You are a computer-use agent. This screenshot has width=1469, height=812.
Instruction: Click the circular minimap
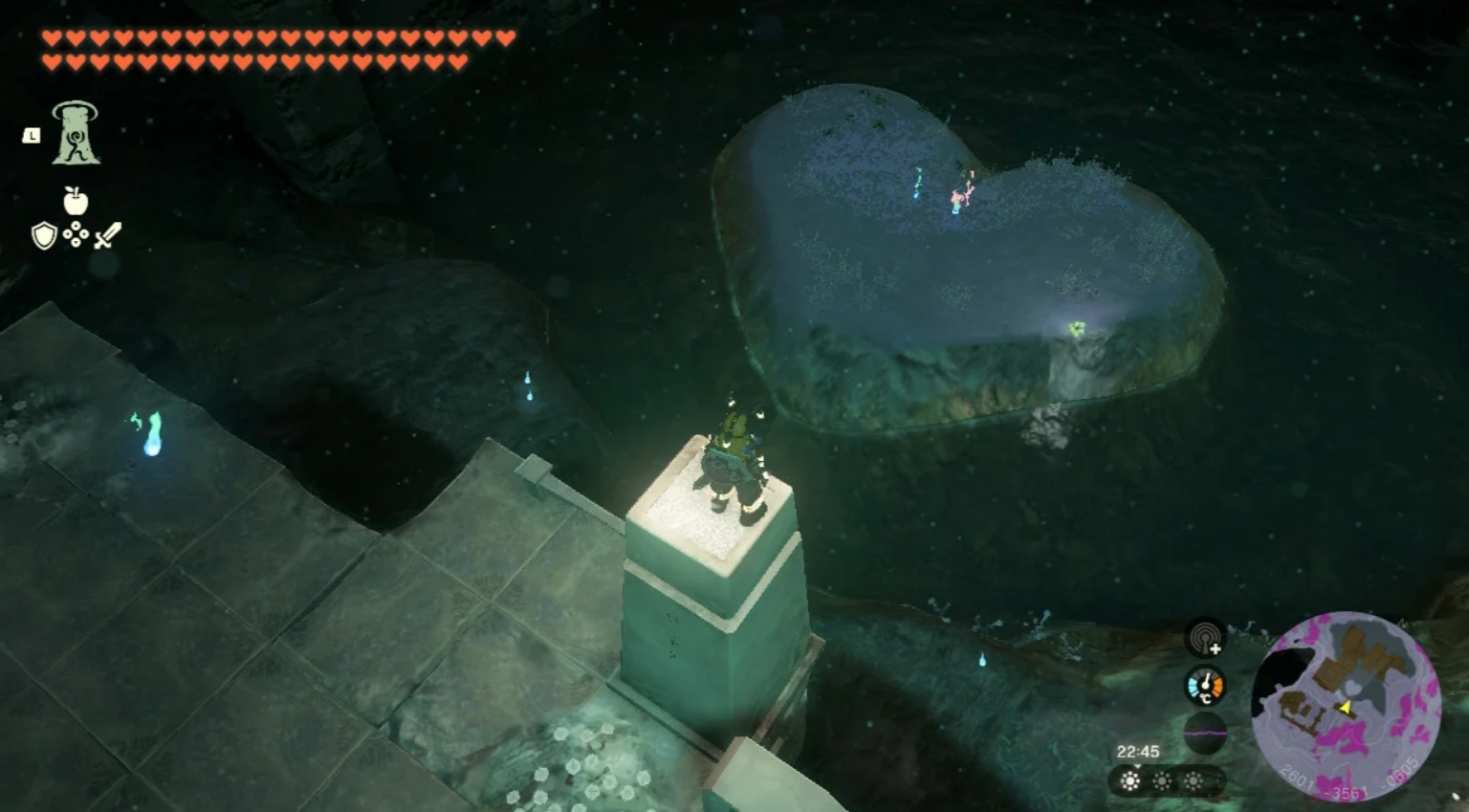point(1346,708)
